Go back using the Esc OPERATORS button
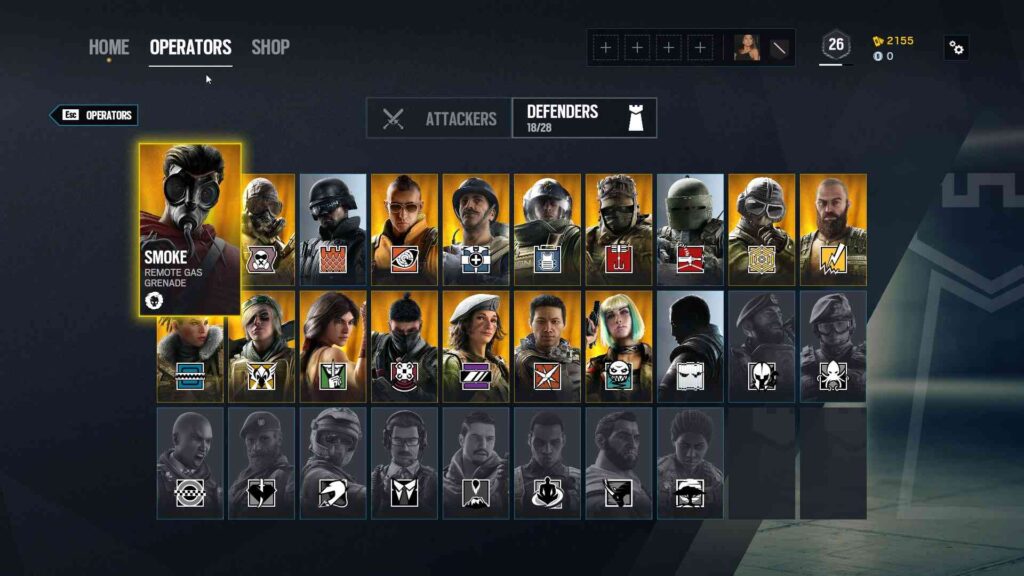This screenshot has height=576, width=1024. pyautogui.click(x=94, y=115)
